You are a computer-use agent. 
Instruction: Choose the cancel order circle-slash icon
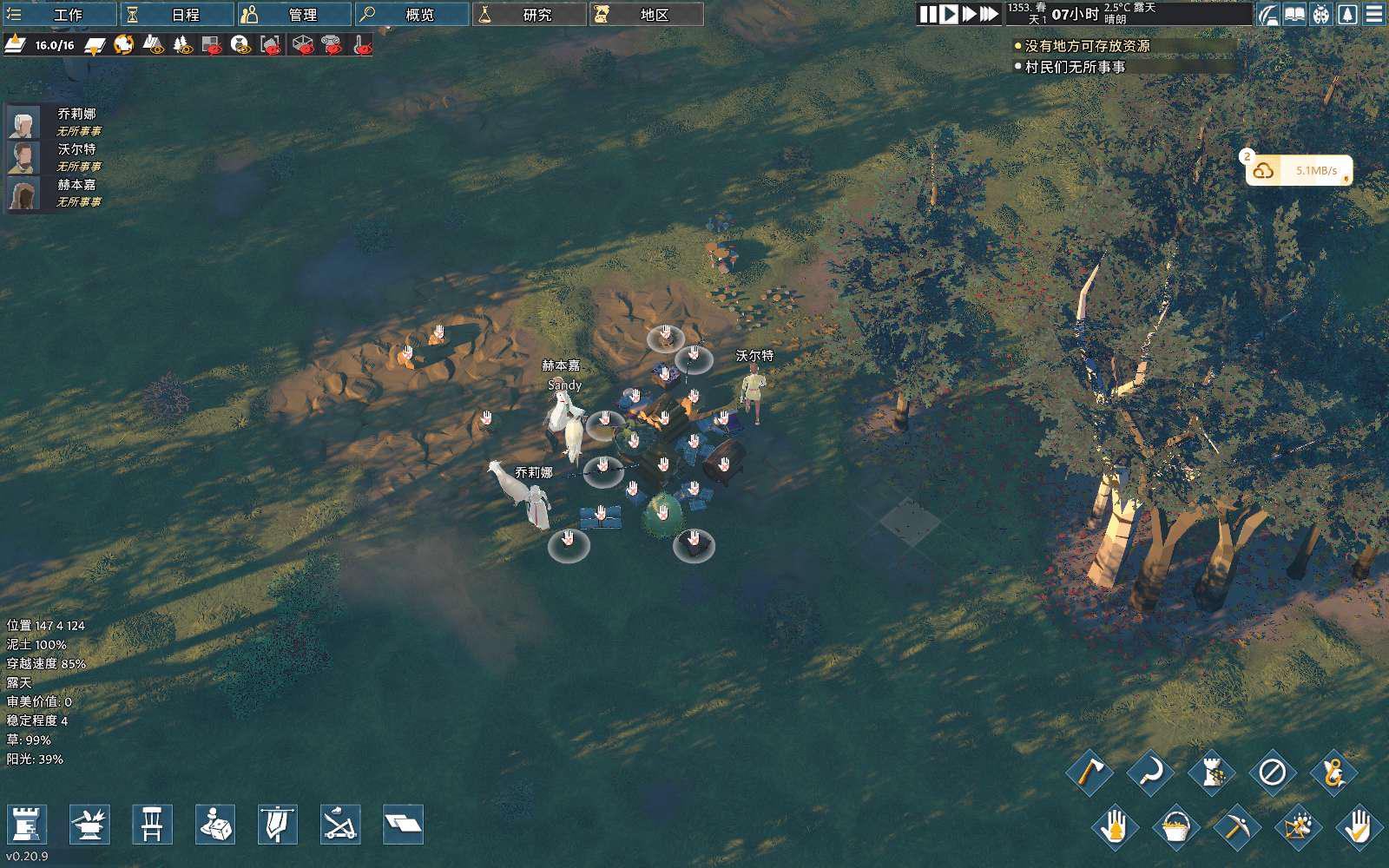(x=1272, y=772)
